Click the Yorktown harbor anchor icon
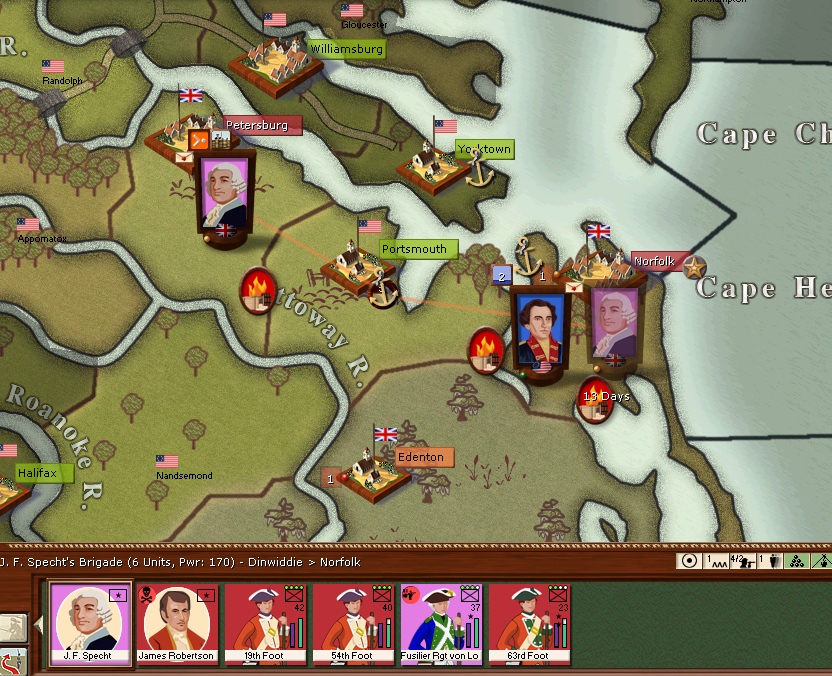 tap(481, 170)
